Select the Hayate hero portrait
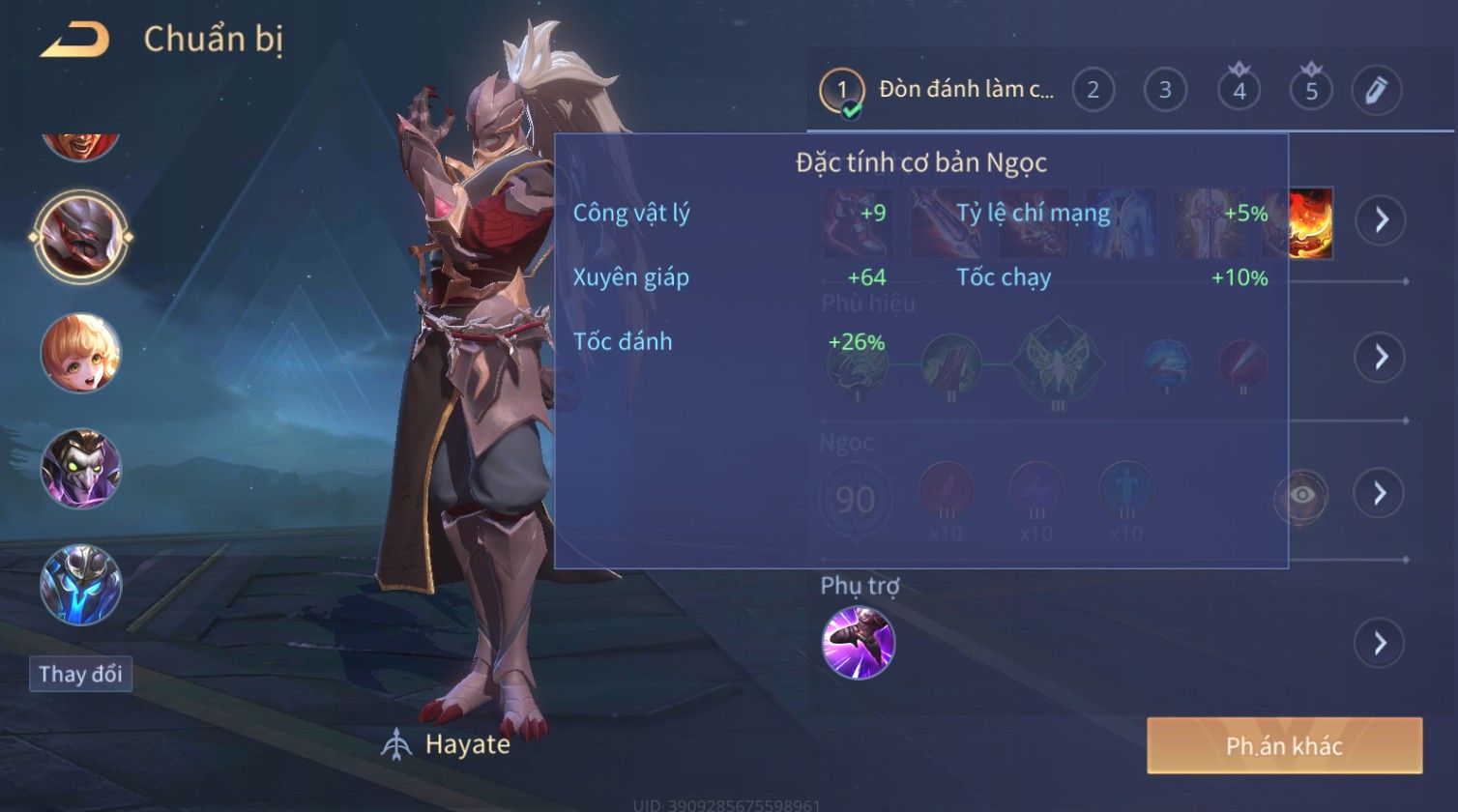Viewport: 1458px width, 812px height. 81,237
